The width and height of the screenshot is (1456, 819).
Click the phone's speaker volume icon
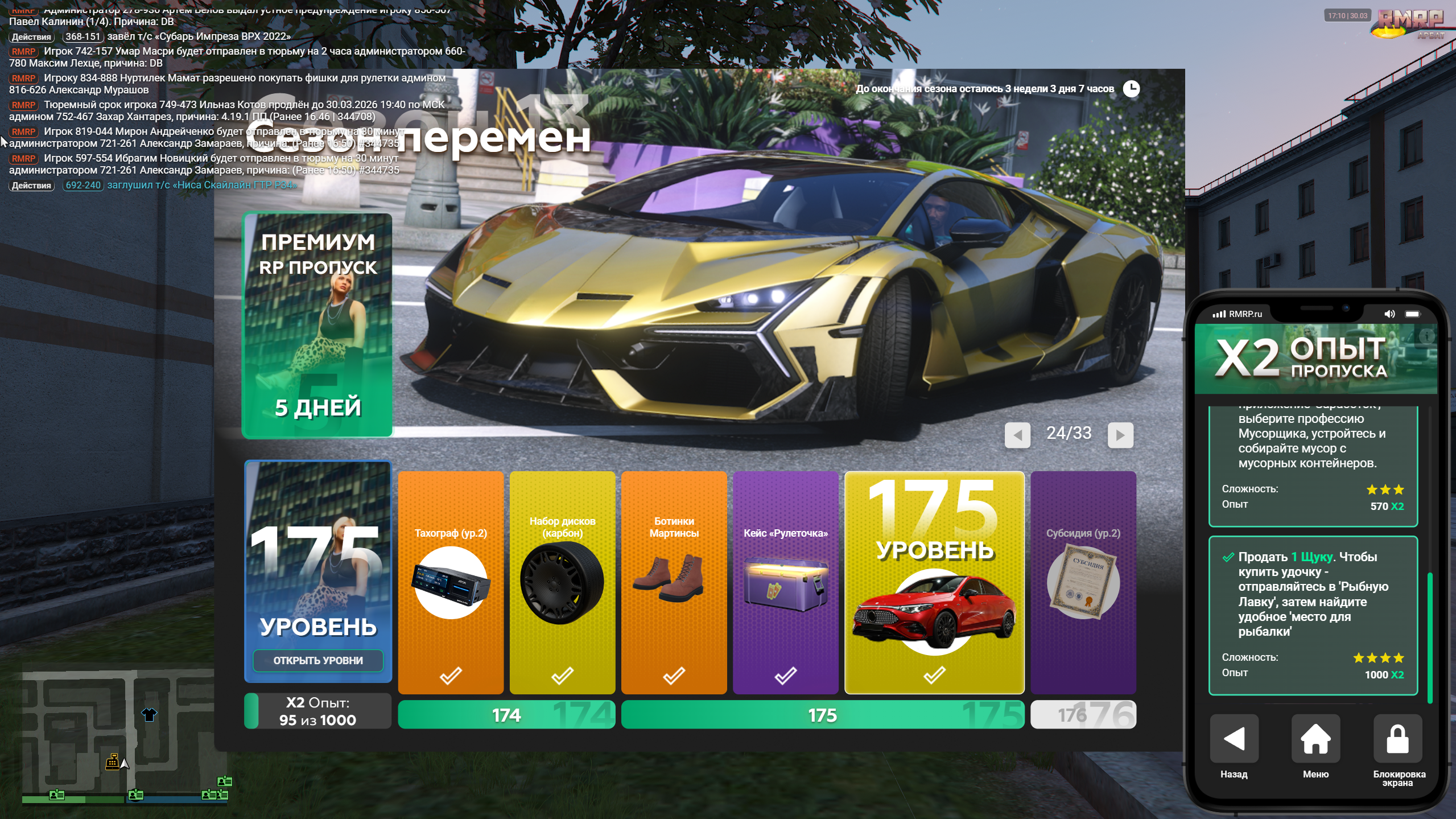(x=1389, y=314)
